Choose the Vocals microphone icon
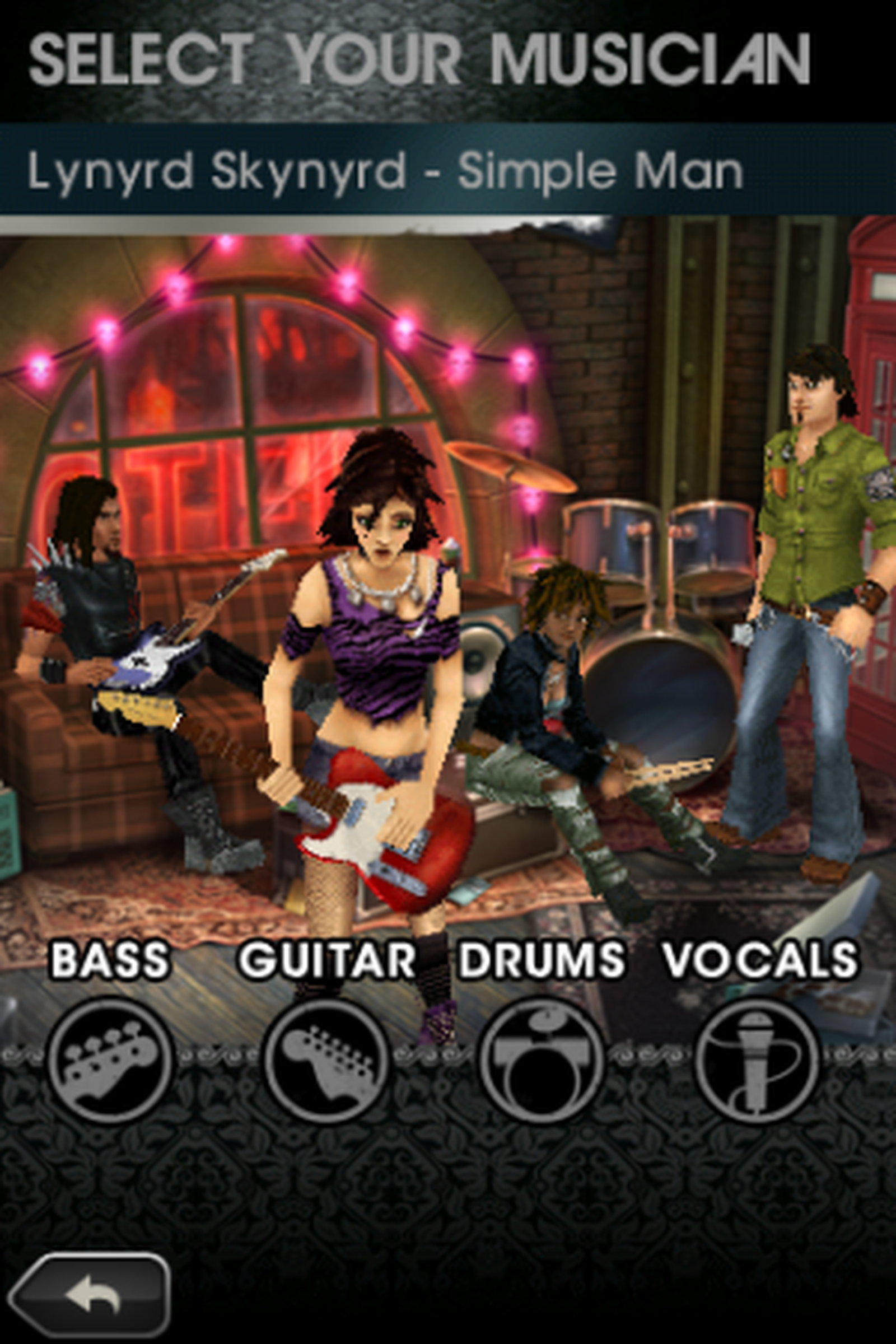Image resolution: width=896 pixels, height=1344 pixels. coord(757,1061)
